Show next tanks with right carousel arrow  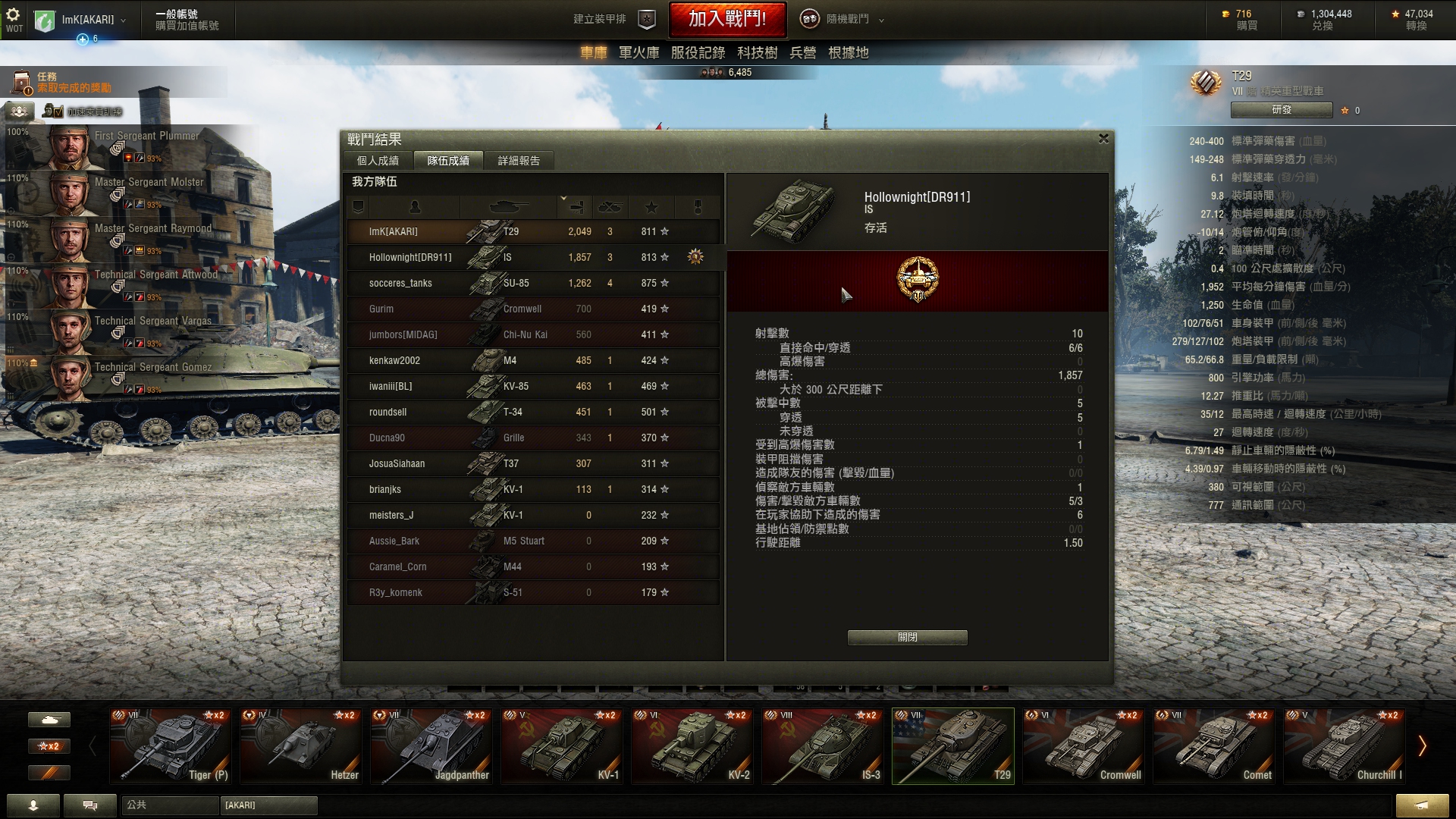point(1422,746)
